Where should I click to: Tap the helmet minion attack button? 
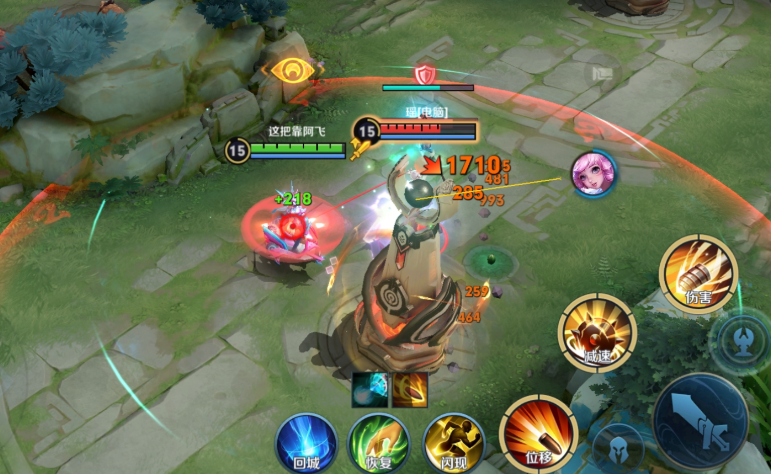click(x=618, y=449)
